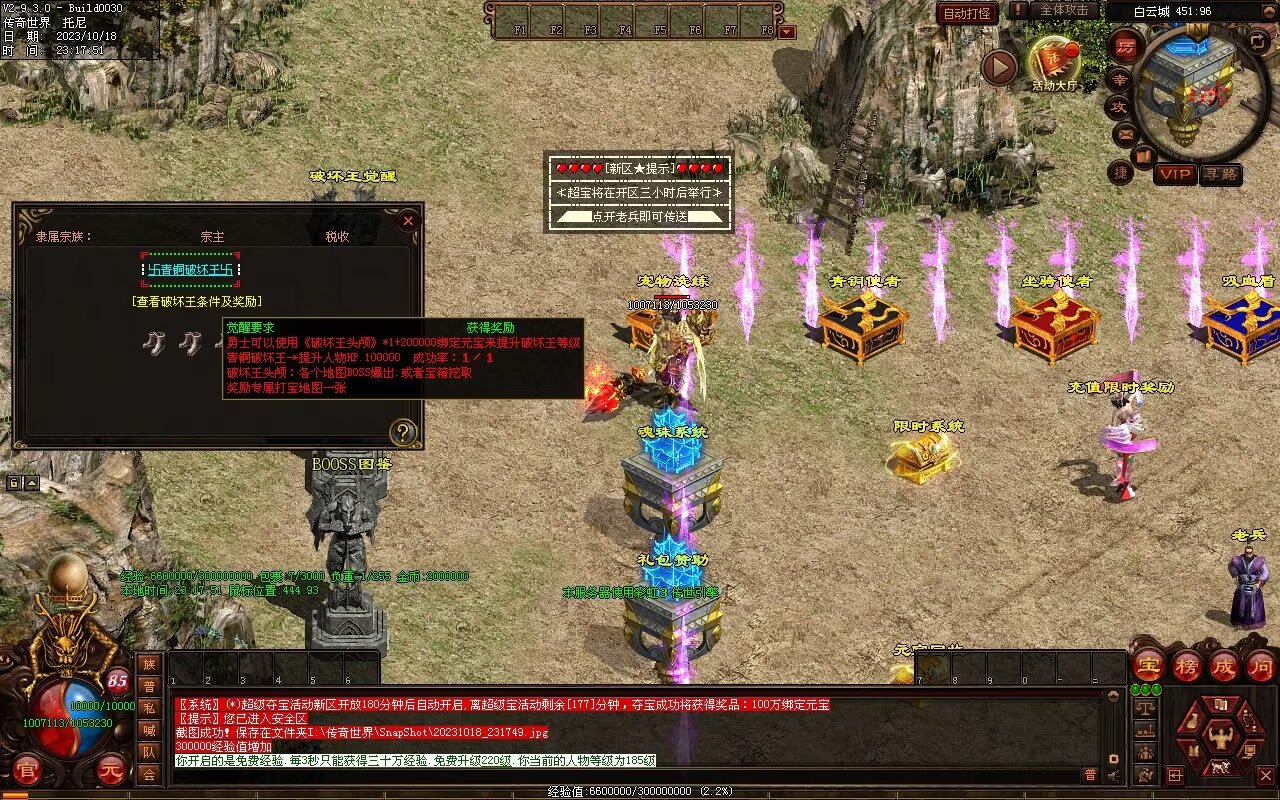Toggle 自动打怪 auto-fight
The height and width of the screenshot is (800, 1280).
[967, 13]
